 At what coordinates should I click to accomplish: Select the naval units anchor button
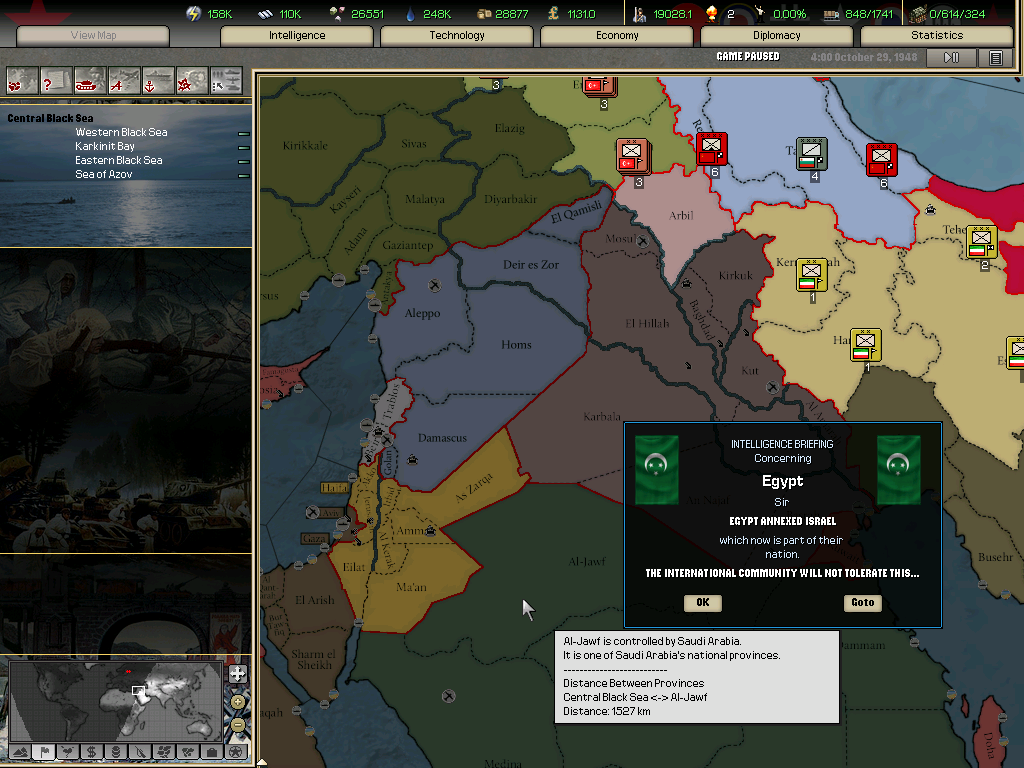[158, 80]
